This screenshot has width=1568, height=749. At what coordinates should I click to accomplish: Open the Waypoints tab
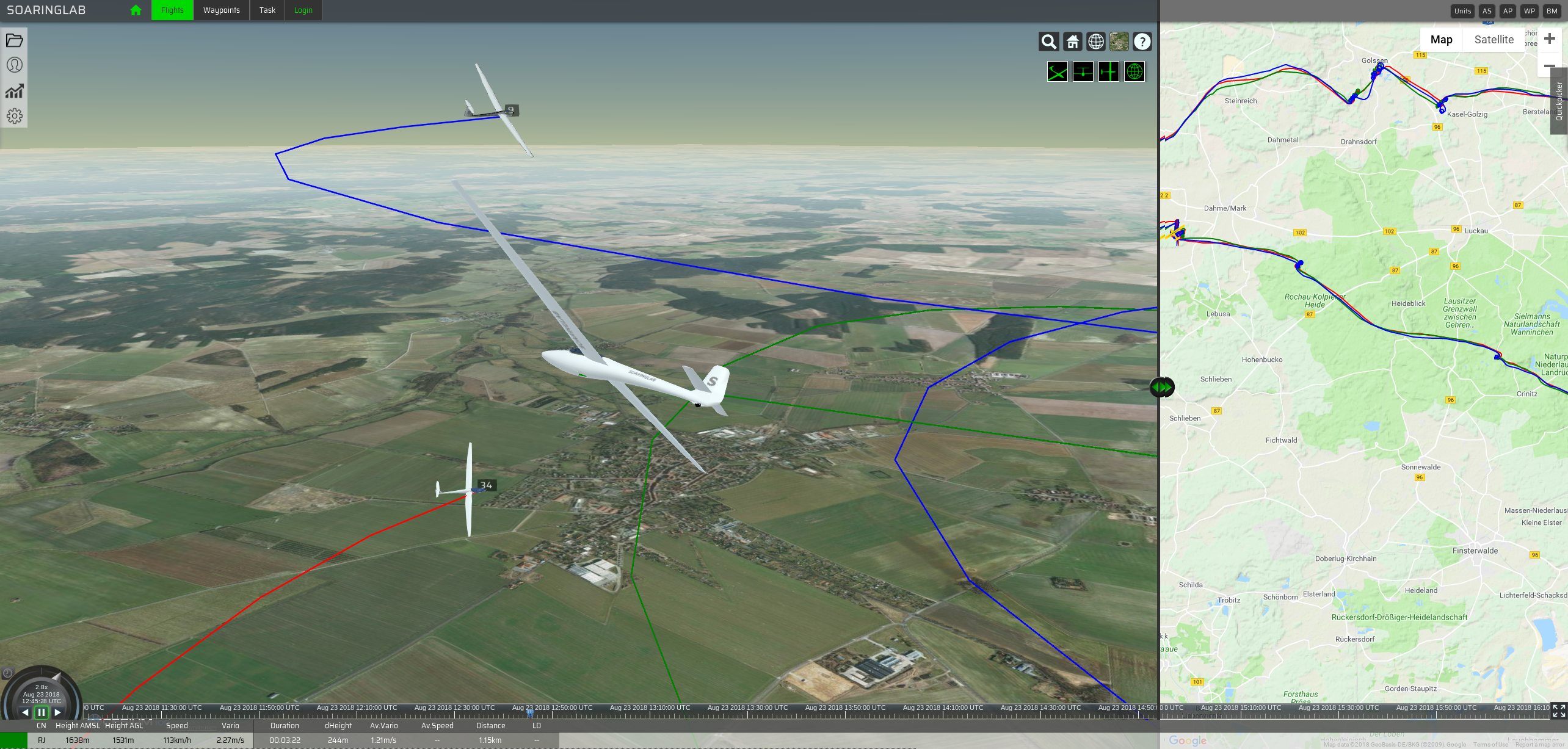(221, 10)
